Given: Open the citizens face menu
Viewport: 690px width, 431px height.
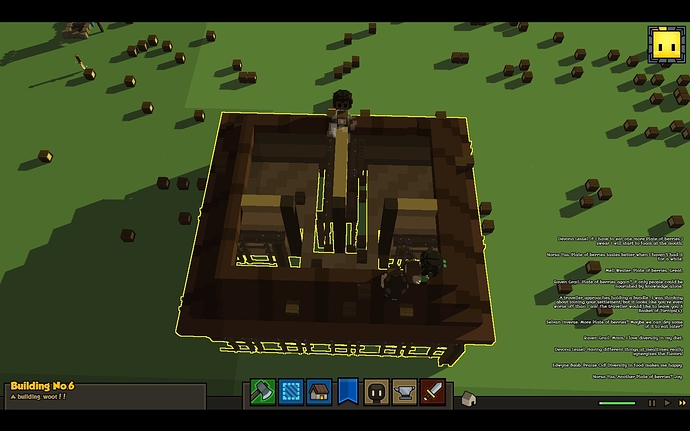Looking at the screenshot, I should coord(376,391).
